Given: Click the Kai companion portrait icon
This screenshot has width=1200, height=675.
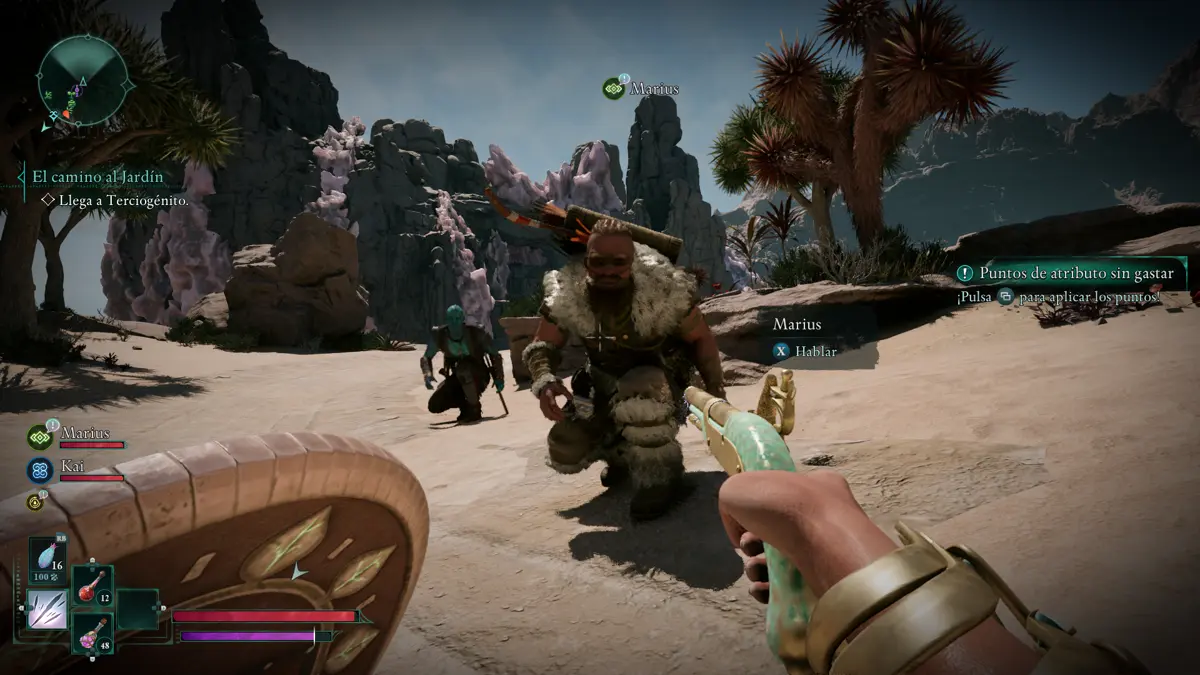Looking at the screenshot, I should (40, 469).
